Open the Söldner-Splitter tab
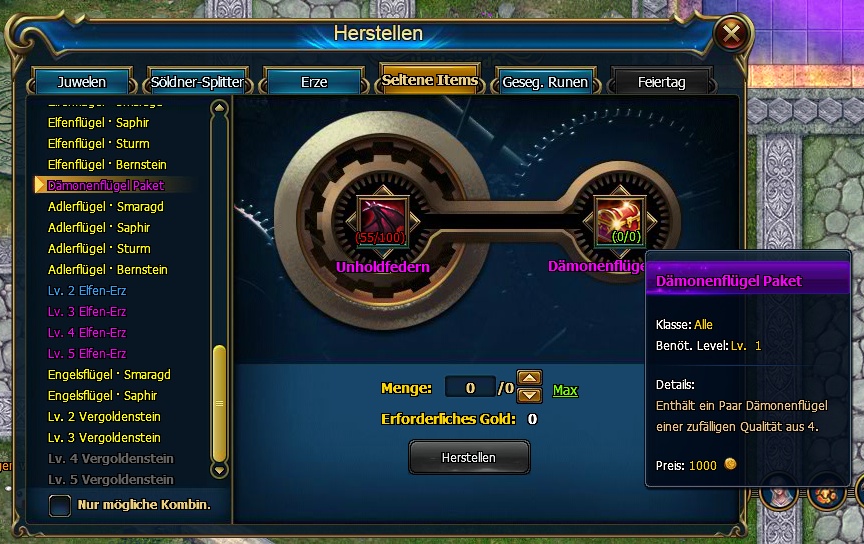The height and width of the screenshot is (544, 864). point(196,82)
